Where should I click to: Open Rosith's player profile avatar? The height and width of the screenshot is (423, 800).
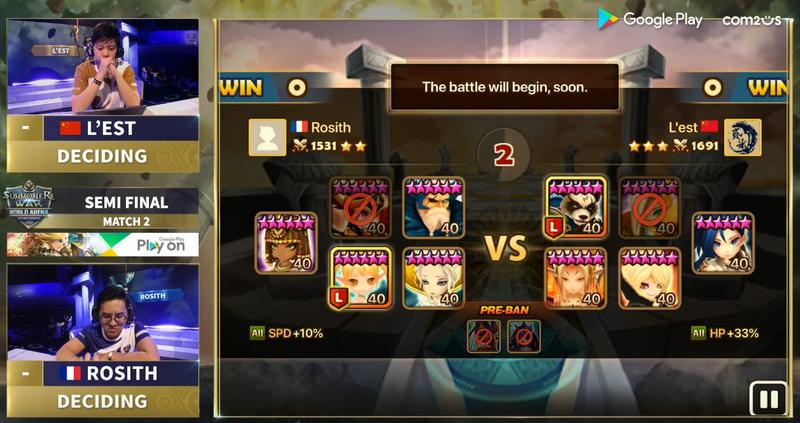[267, 138]
